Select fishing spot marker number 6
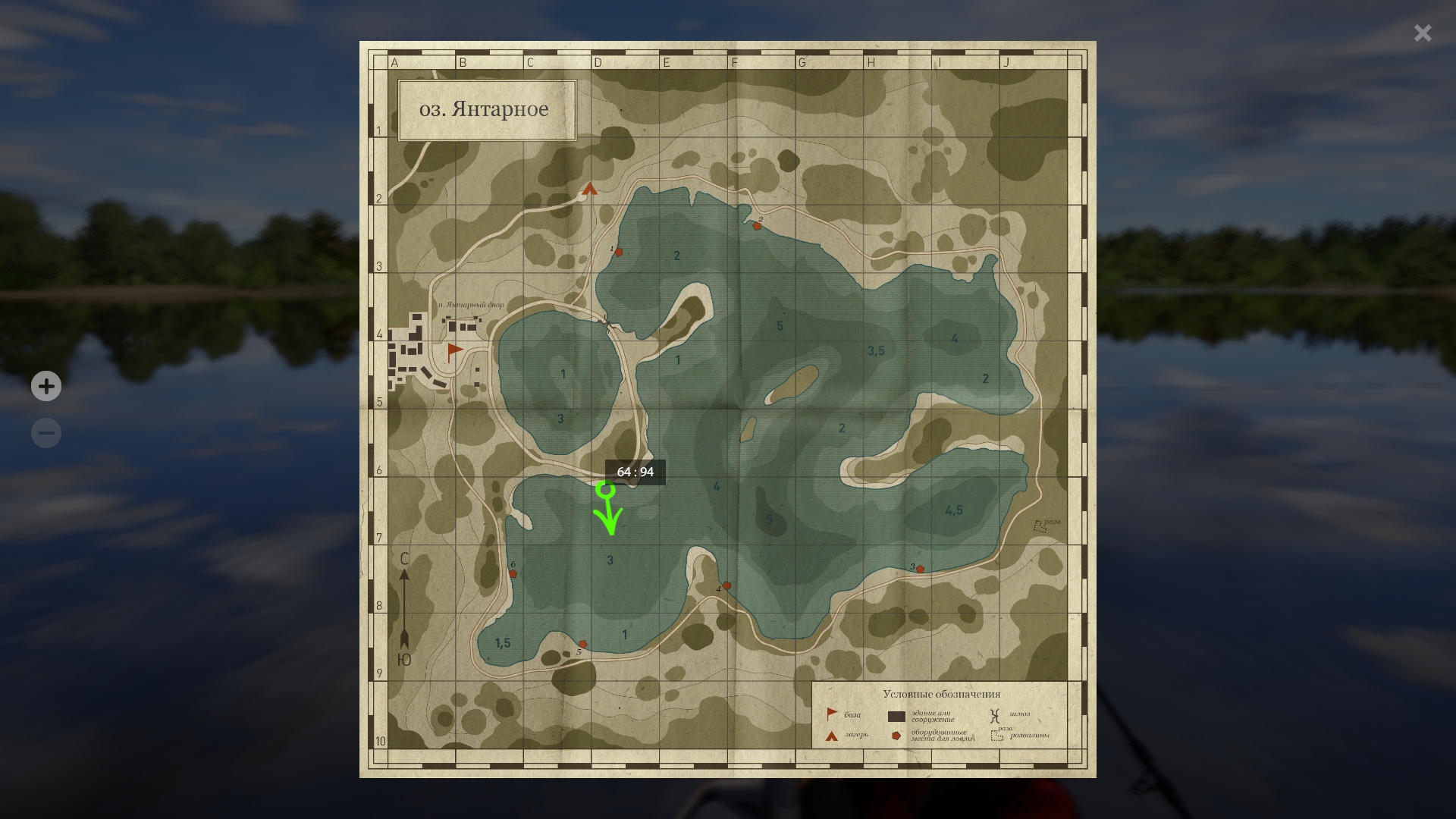Viewport: 1456px width, 819px height. click(513, 574)
